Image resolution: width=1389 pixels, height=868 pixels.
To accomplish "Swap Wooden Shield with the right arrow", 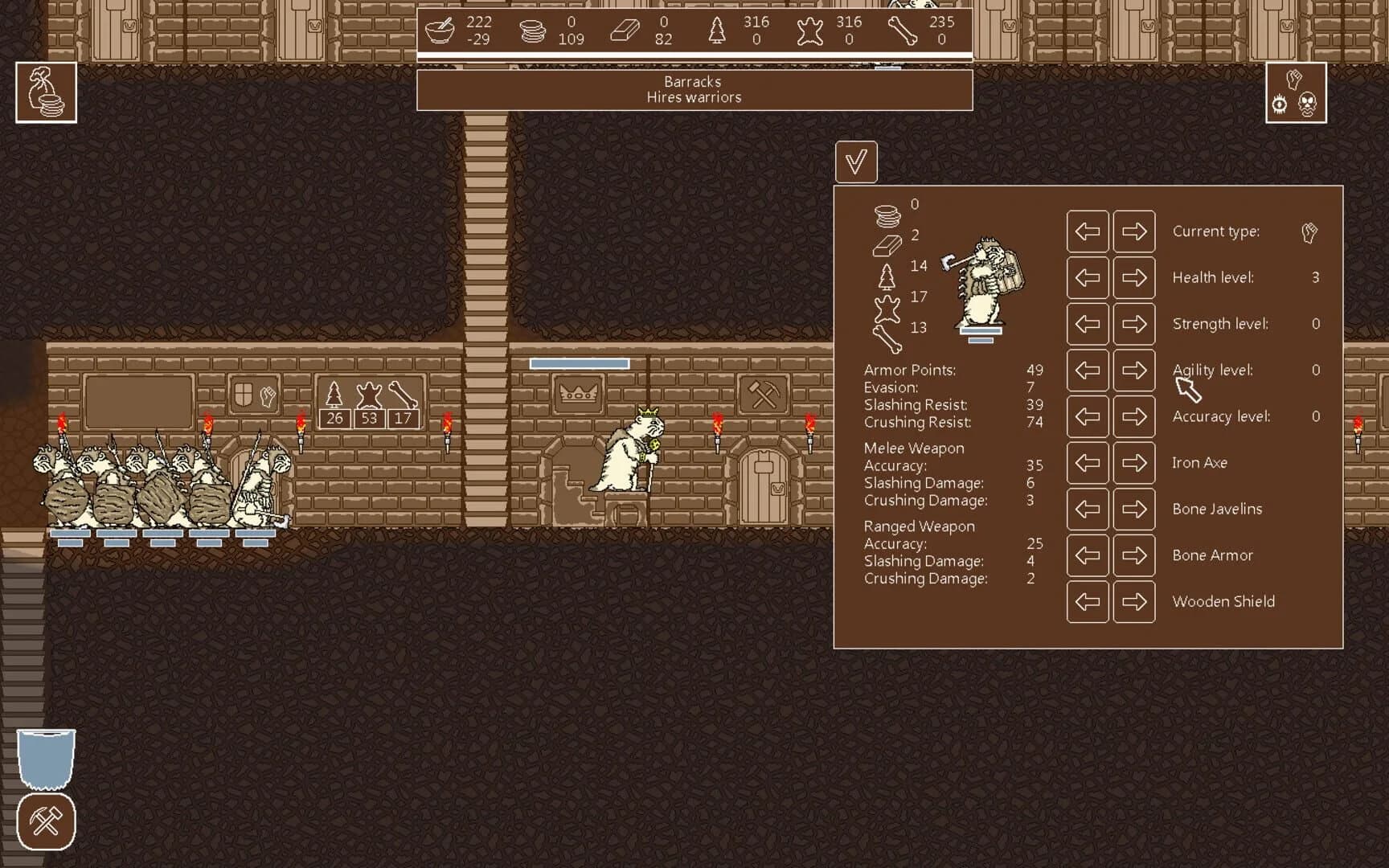I will point(1134,601).
